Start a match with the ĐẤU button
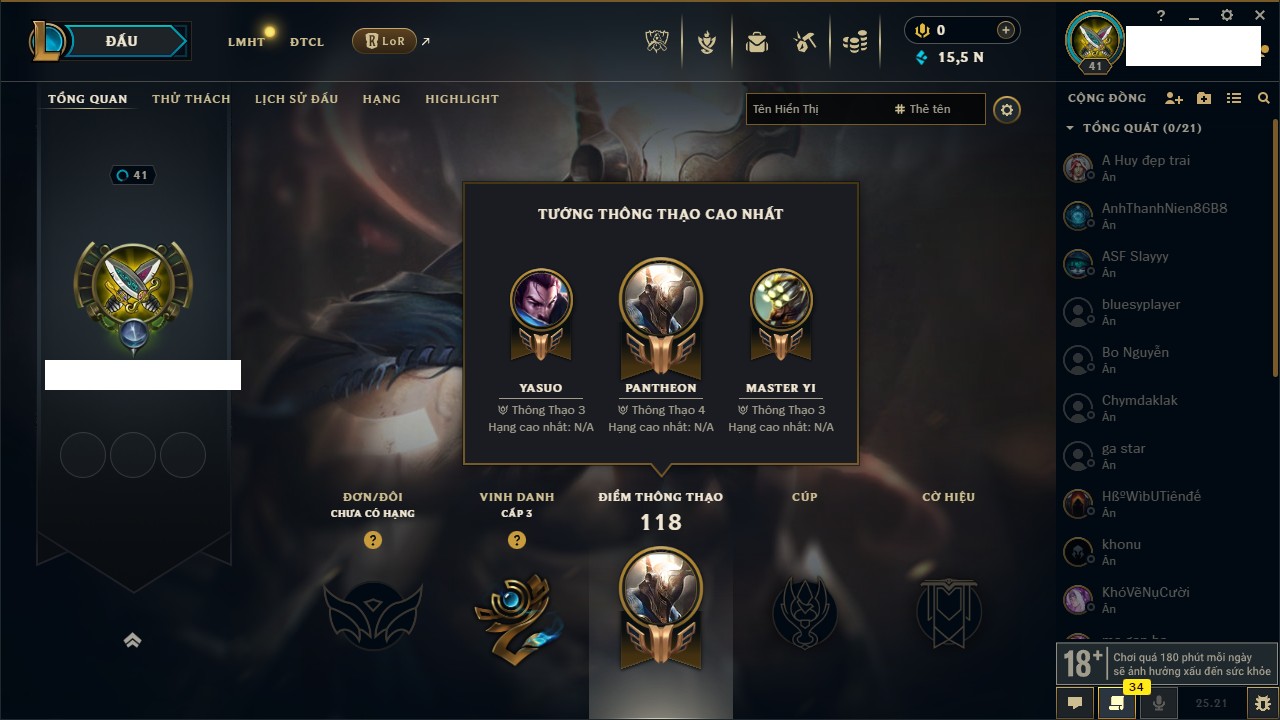Screen dimensions: 1280x720 coord(120,41)
